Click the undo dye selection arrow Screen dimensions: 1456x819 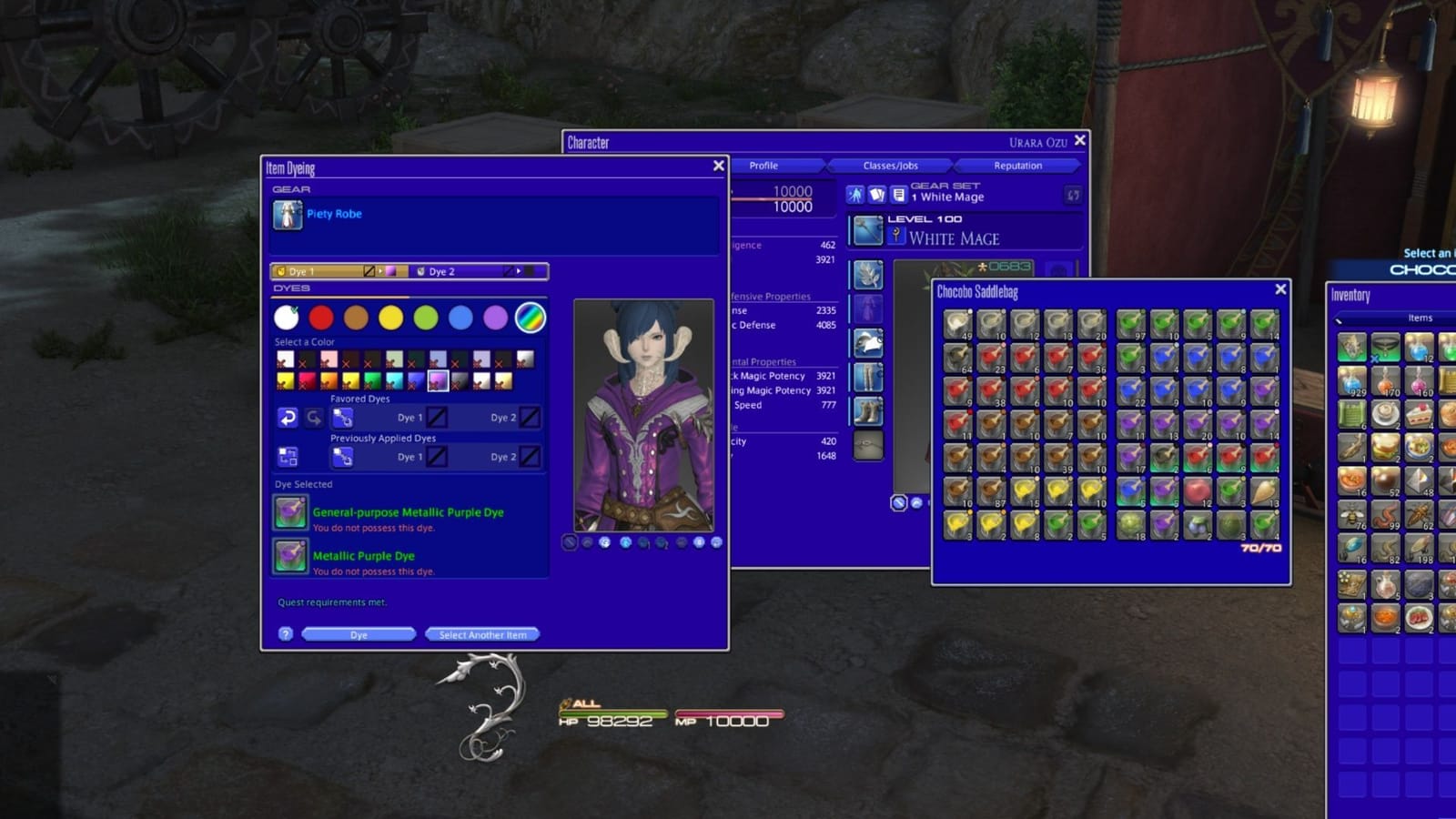(287, 418)
